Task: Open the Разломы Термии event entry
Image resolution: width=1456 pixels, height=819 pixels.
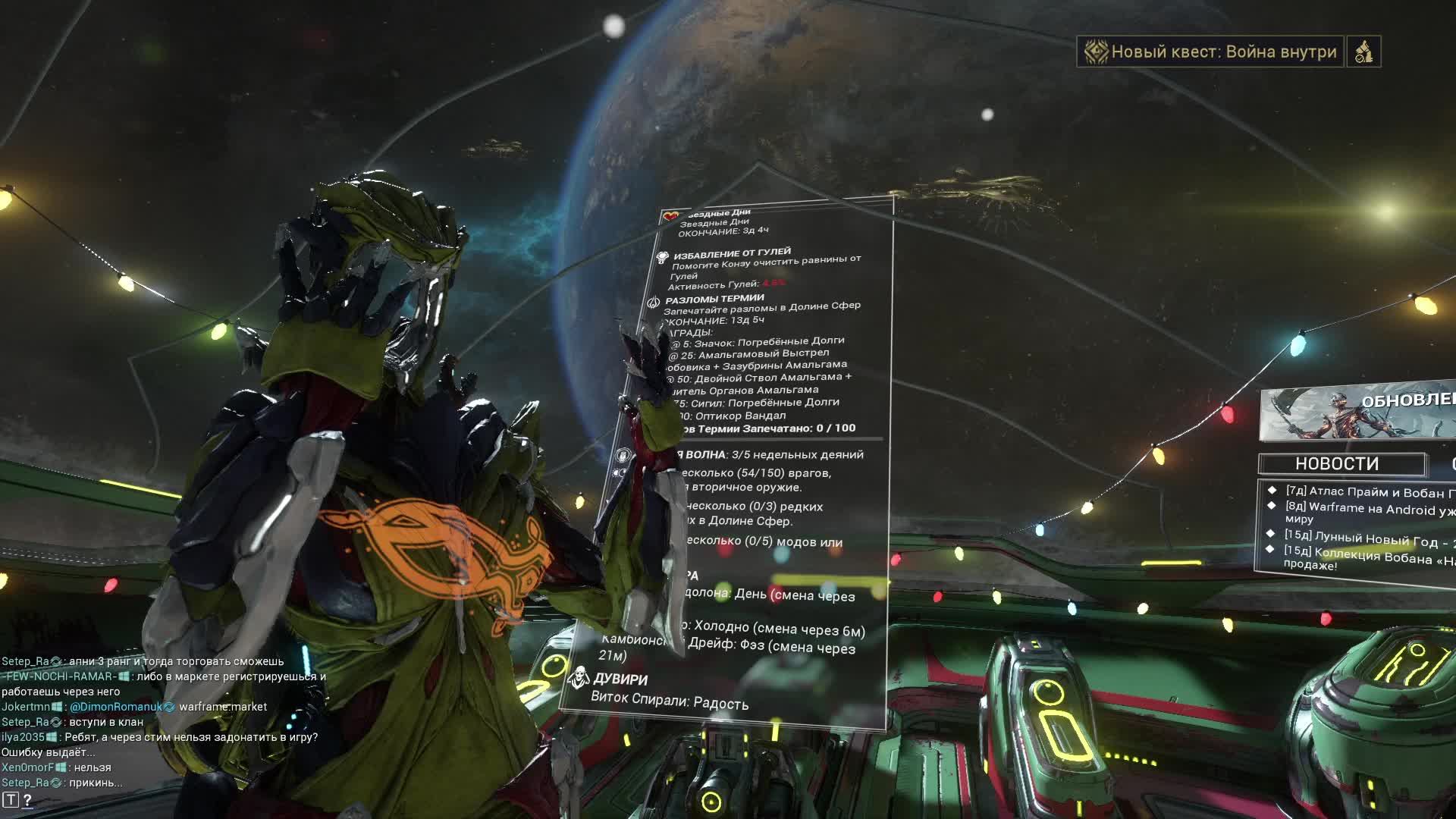Action: (714, 299)
